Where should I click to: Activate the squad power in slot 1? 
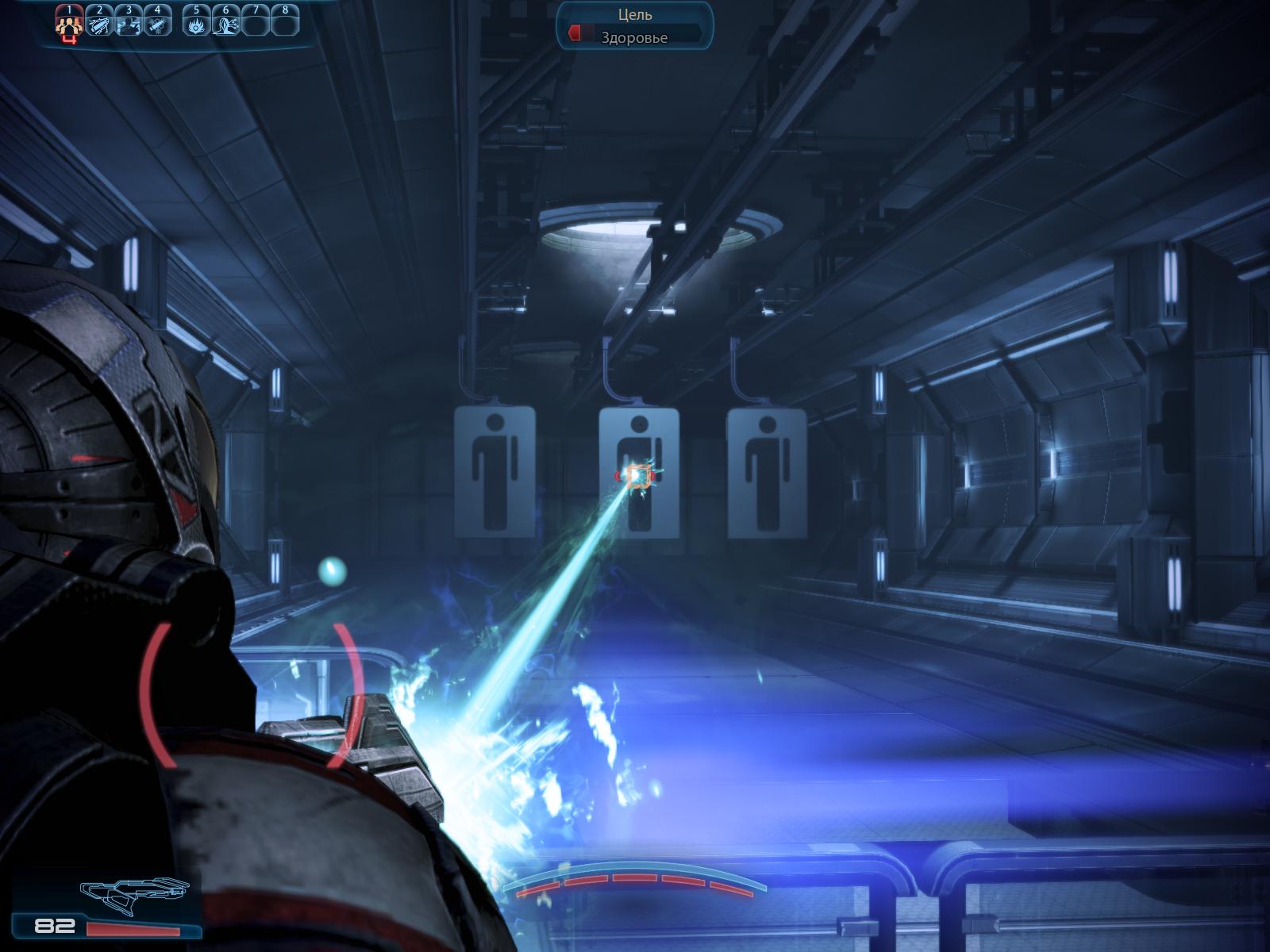coord(69,25)
